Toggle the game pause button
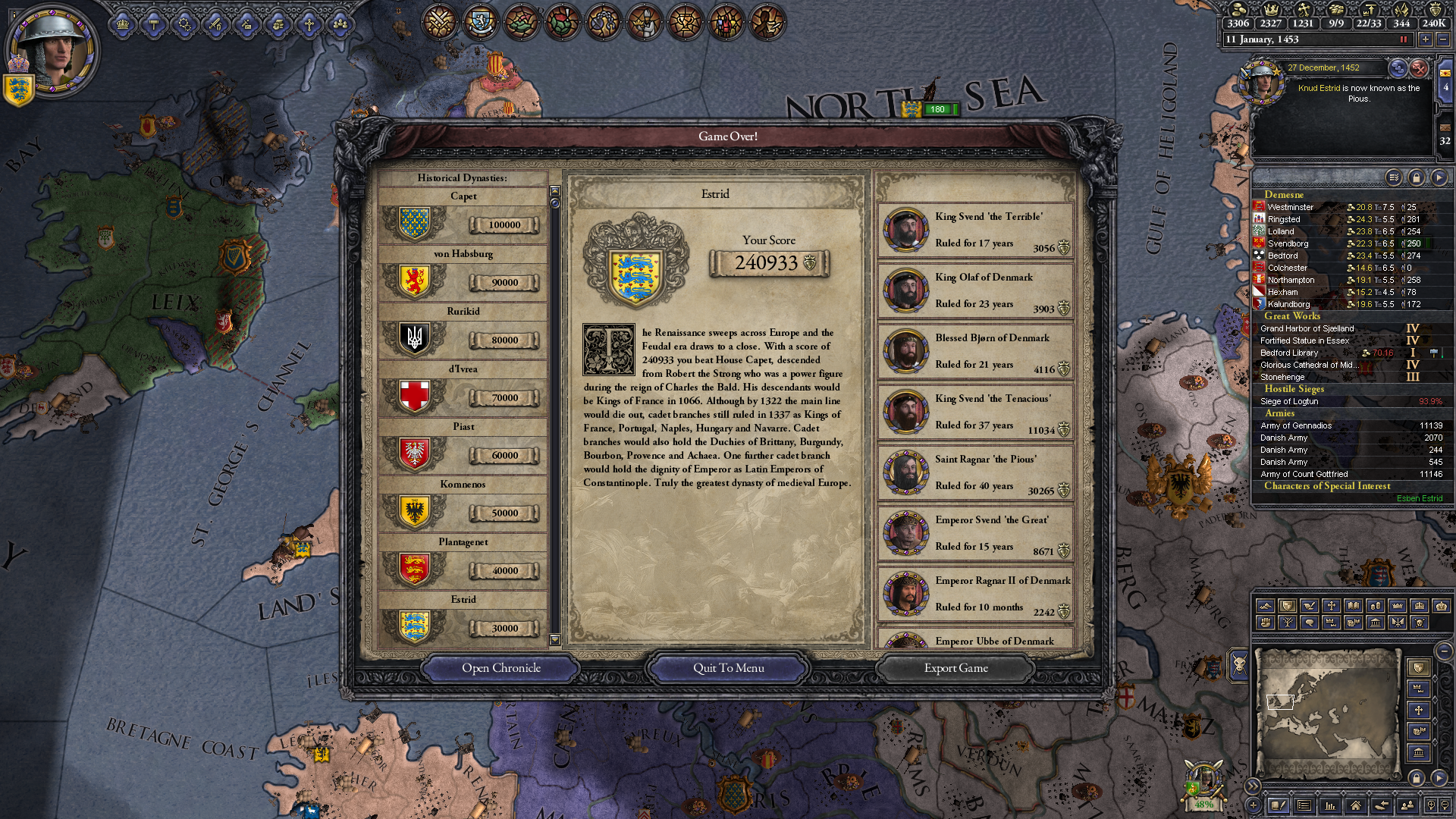This screenshot has height=819, width=1456. point(1403,39)
